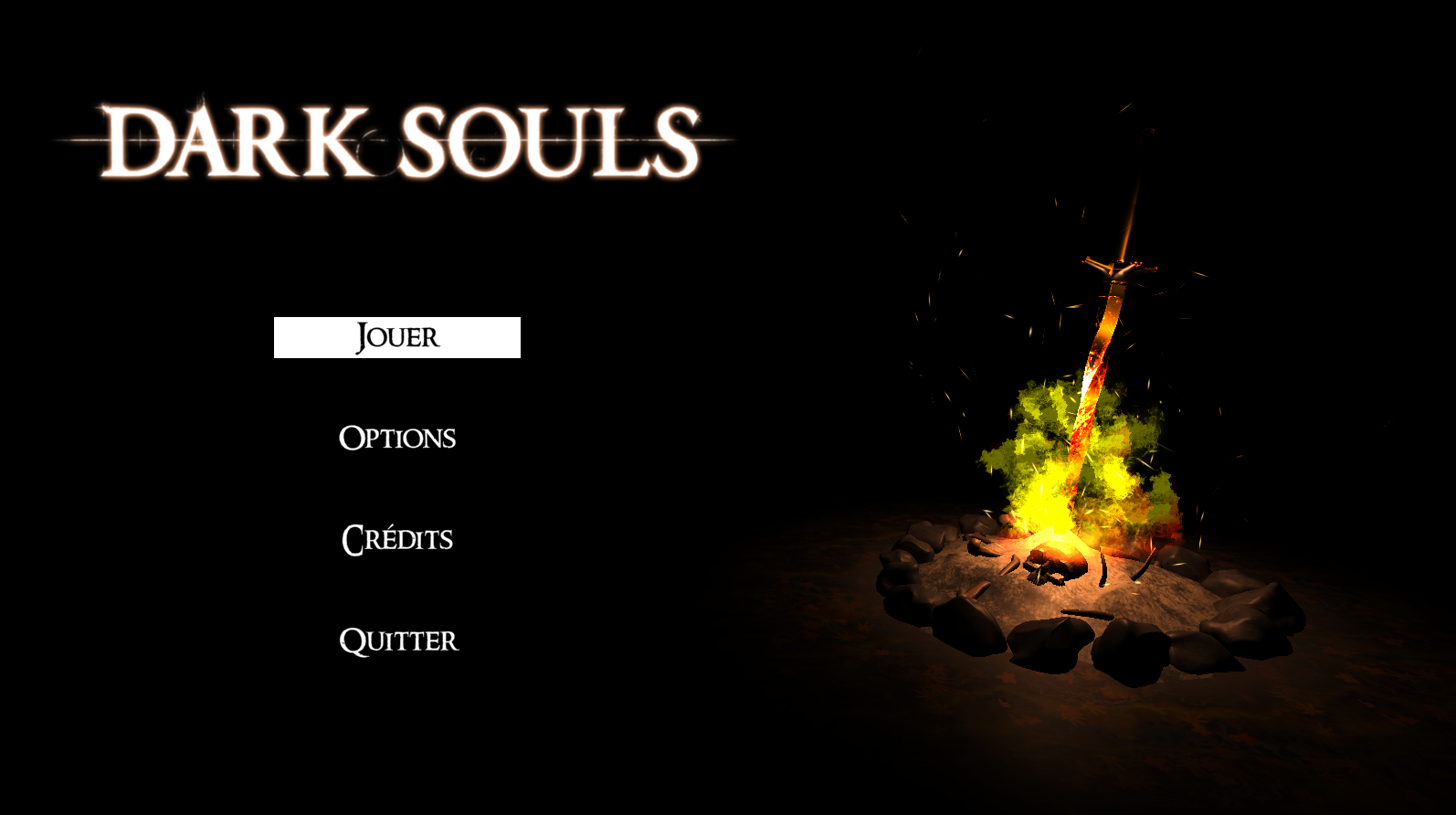This screenshot has width=1456, height=815.
Task: Click the highlighted Jouer menu option
Action: pyautogui.click(x=396, y=337)
